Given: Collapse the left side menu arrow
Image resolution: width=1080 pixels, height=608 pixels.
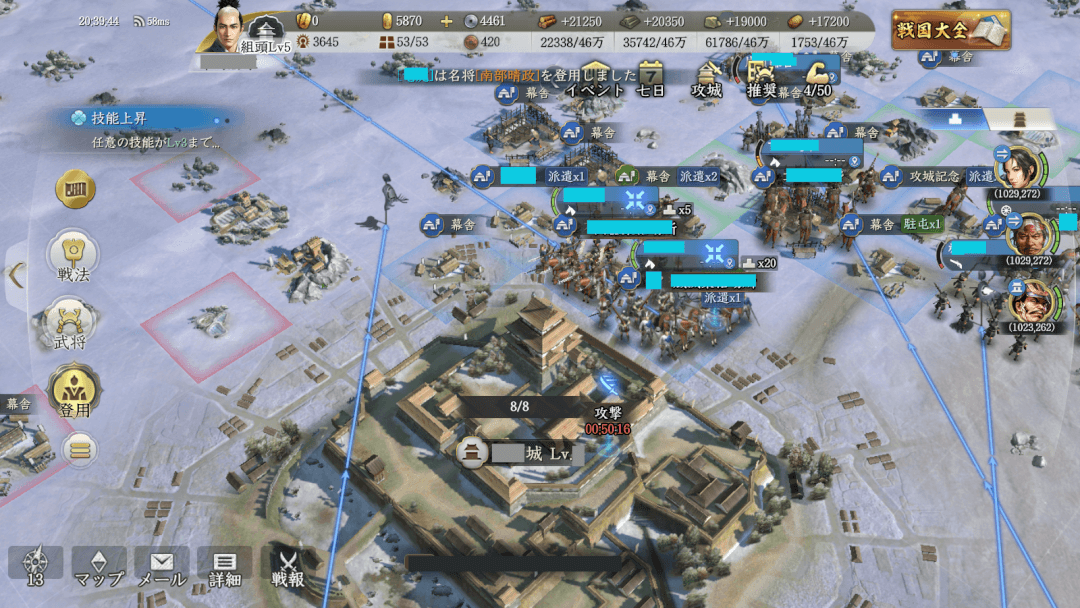Looking at the screenshot, I should click(x=15, y=275).
